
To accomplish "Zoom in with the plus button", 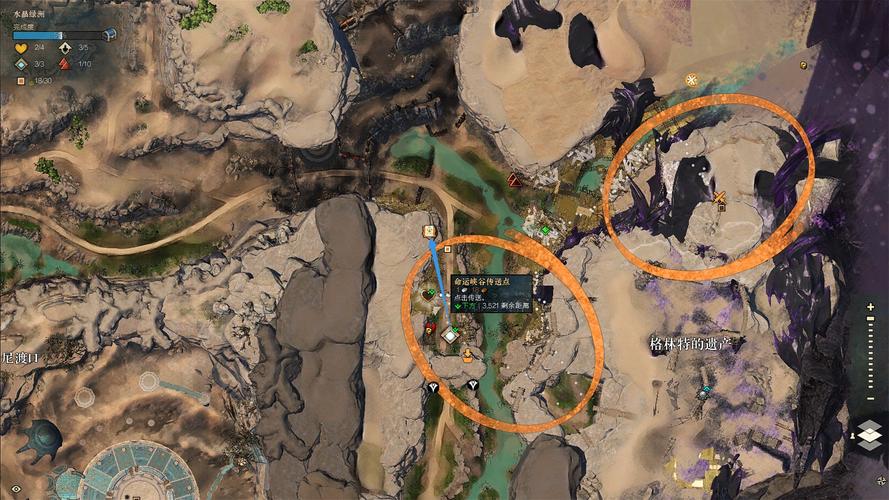I will pyautogui.click(x=870, y=306).
